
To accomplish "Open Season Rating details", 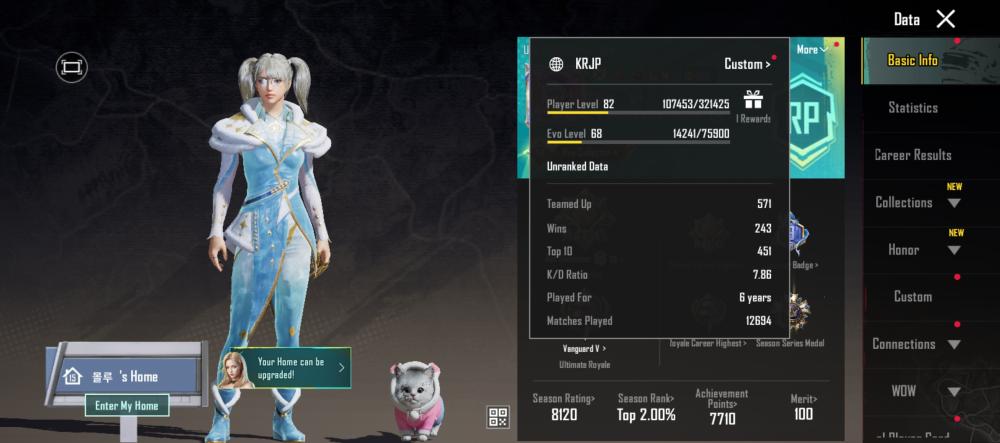I will pos(563,407).
